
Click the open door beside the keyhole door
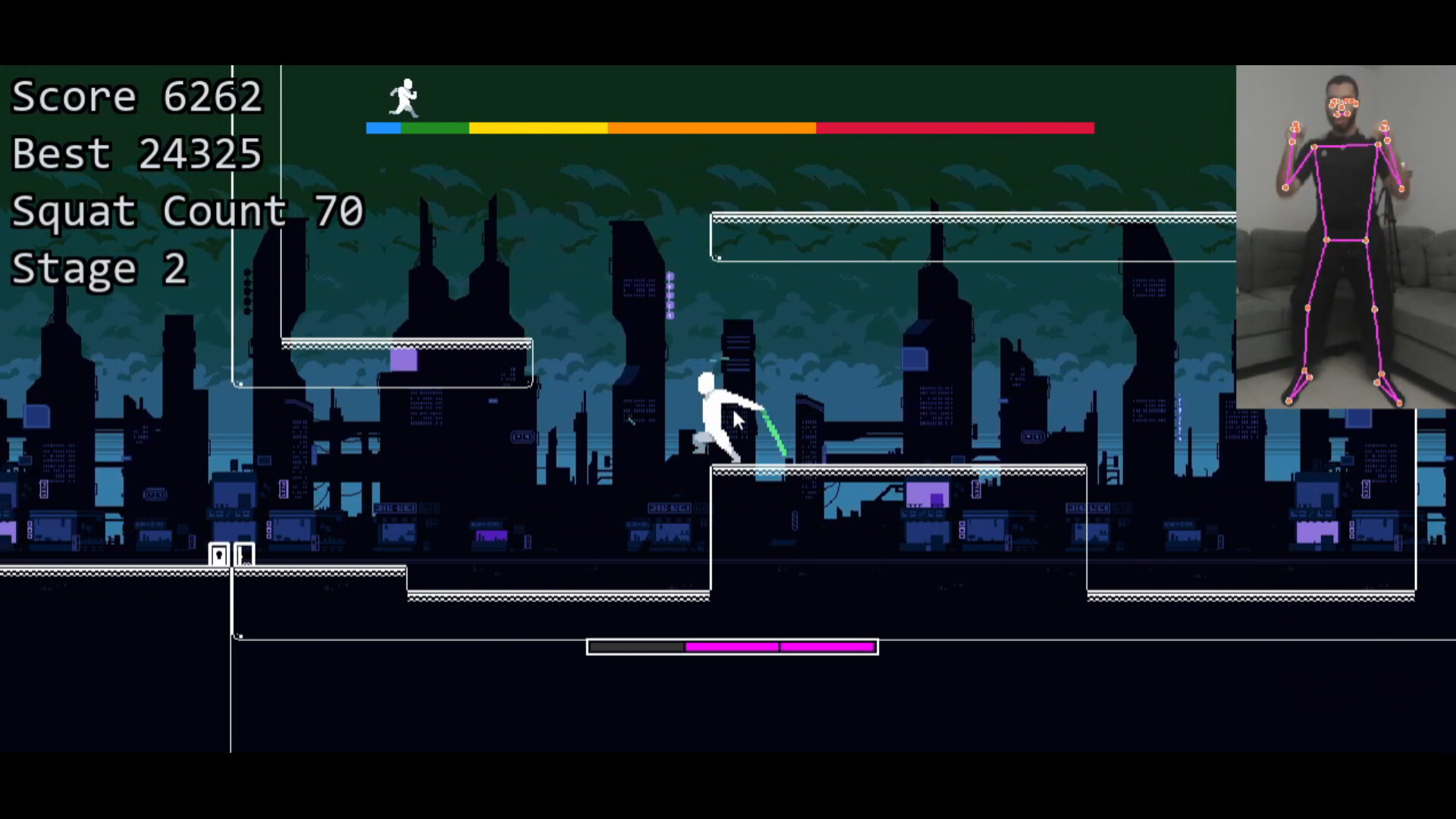click(x=244, y=554)
